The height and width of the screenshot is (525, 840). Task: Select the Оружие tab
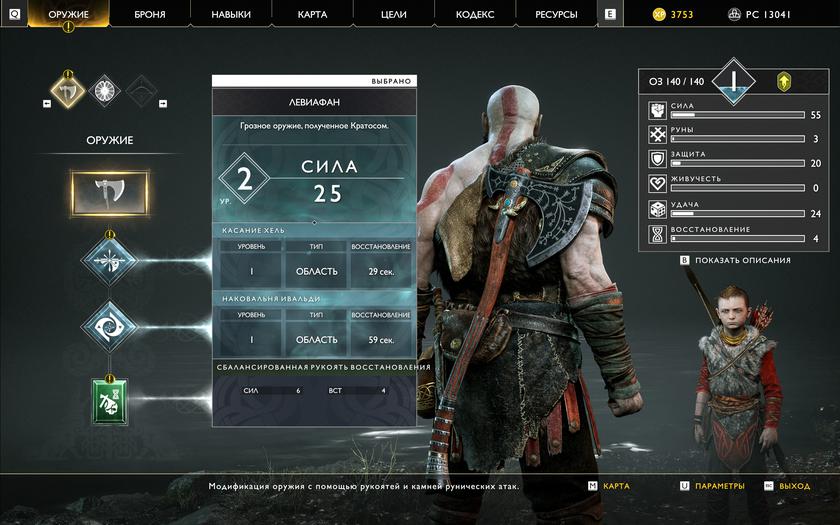(x=69, y=14)
